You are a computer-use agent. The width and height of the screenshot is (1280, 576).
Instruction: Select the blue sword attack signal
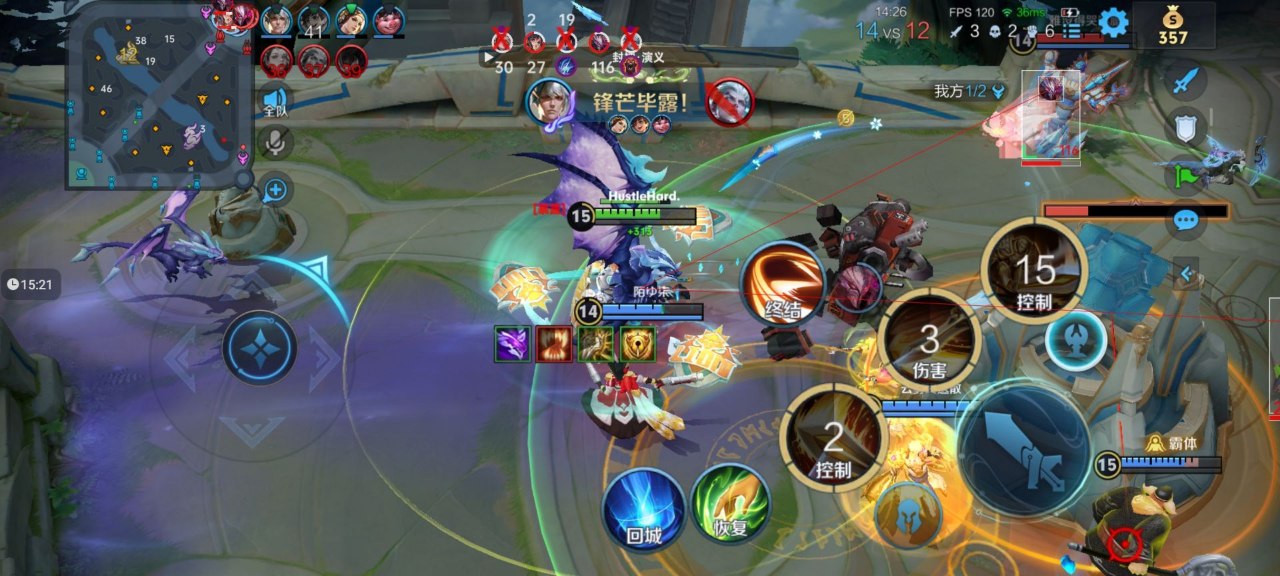pyautogui.click(x=1185, y=81)
